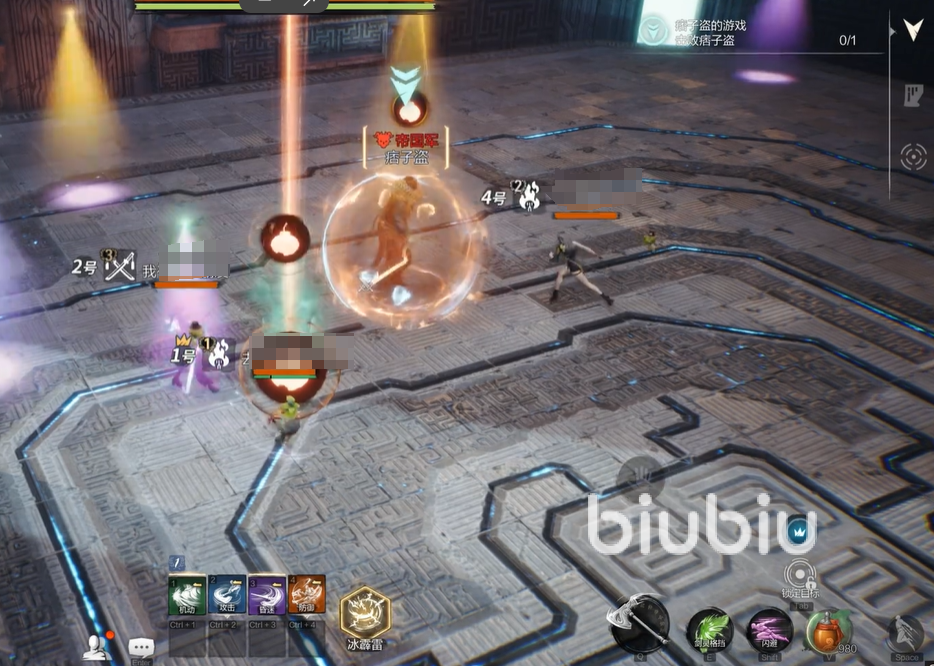934x666 pixels.
Task: Trigger the purple 昏迷 stun skill
Action: tap(266, 595)
